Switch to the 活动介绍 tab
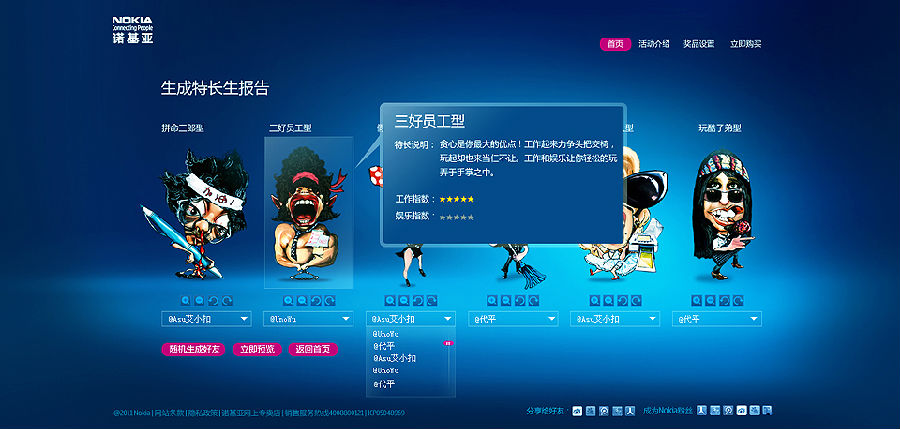Viewport: 900px width, 429px height. (654, 44)
